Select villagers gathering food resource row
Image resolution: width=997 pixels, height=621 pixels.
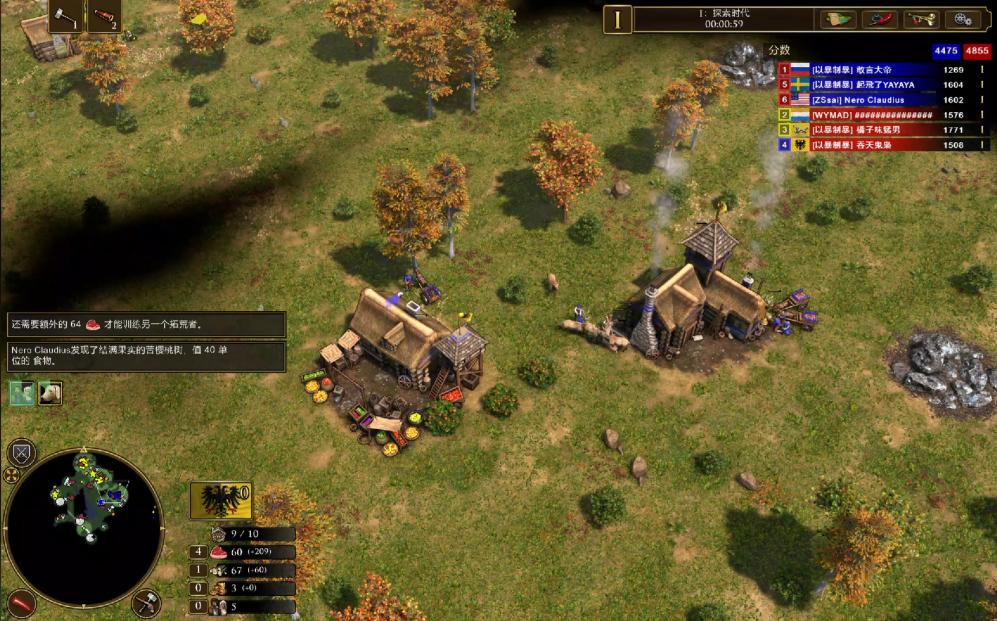pyautogui.click(x=245, y=552)
